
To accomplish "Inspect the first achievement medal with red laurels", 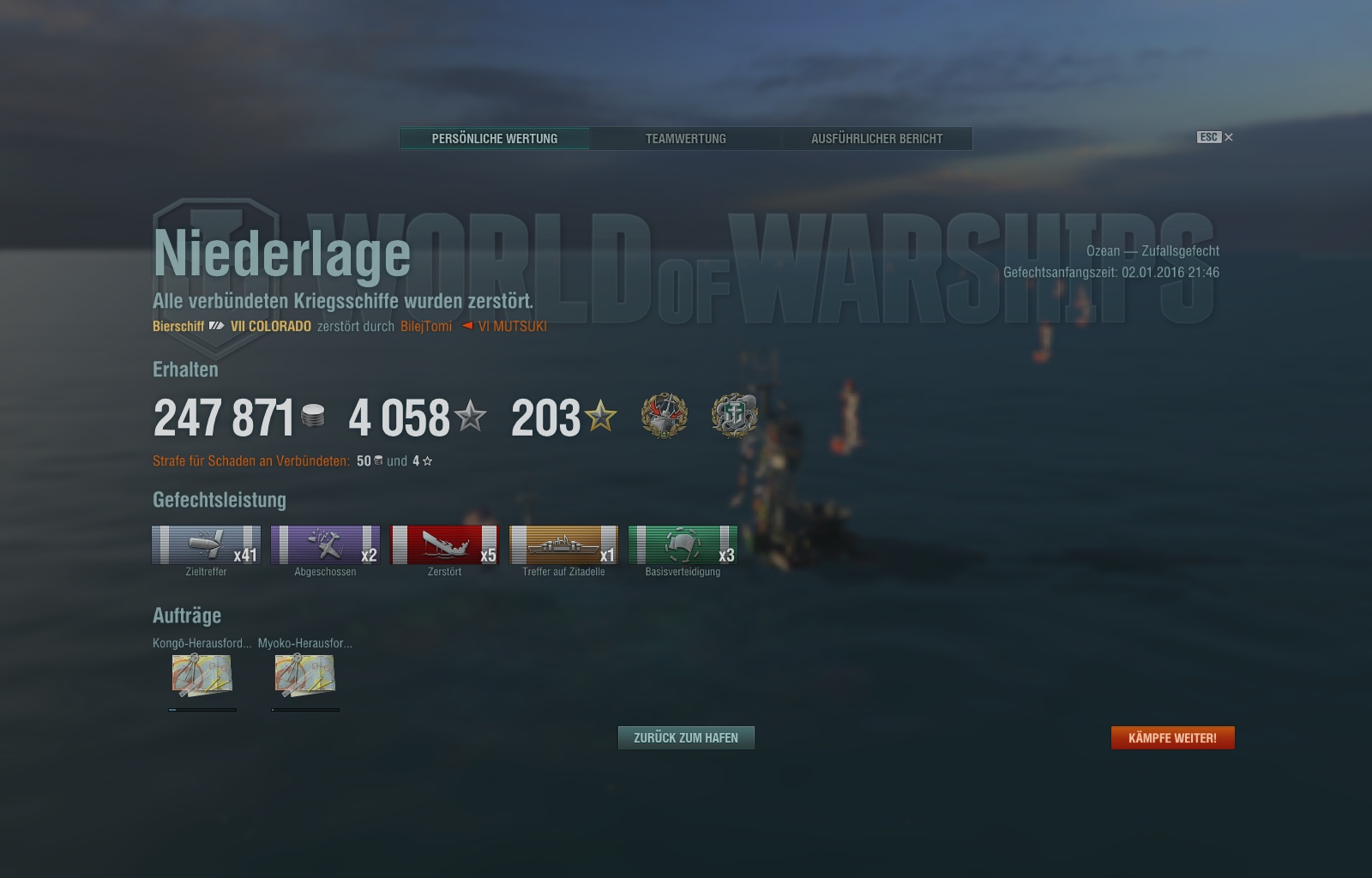I will coord(665,416).
